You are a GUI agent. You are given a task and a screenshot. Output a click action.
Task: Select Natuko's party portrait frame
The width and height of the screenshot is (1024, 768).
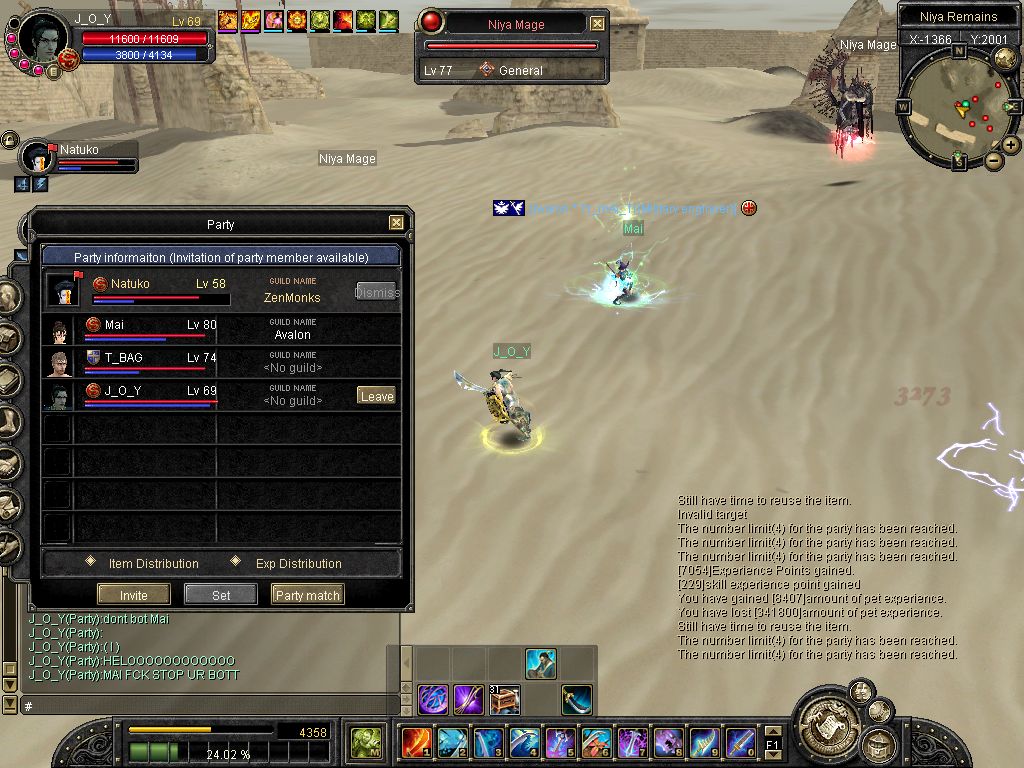pyautogui.click(x=38, y=158)
